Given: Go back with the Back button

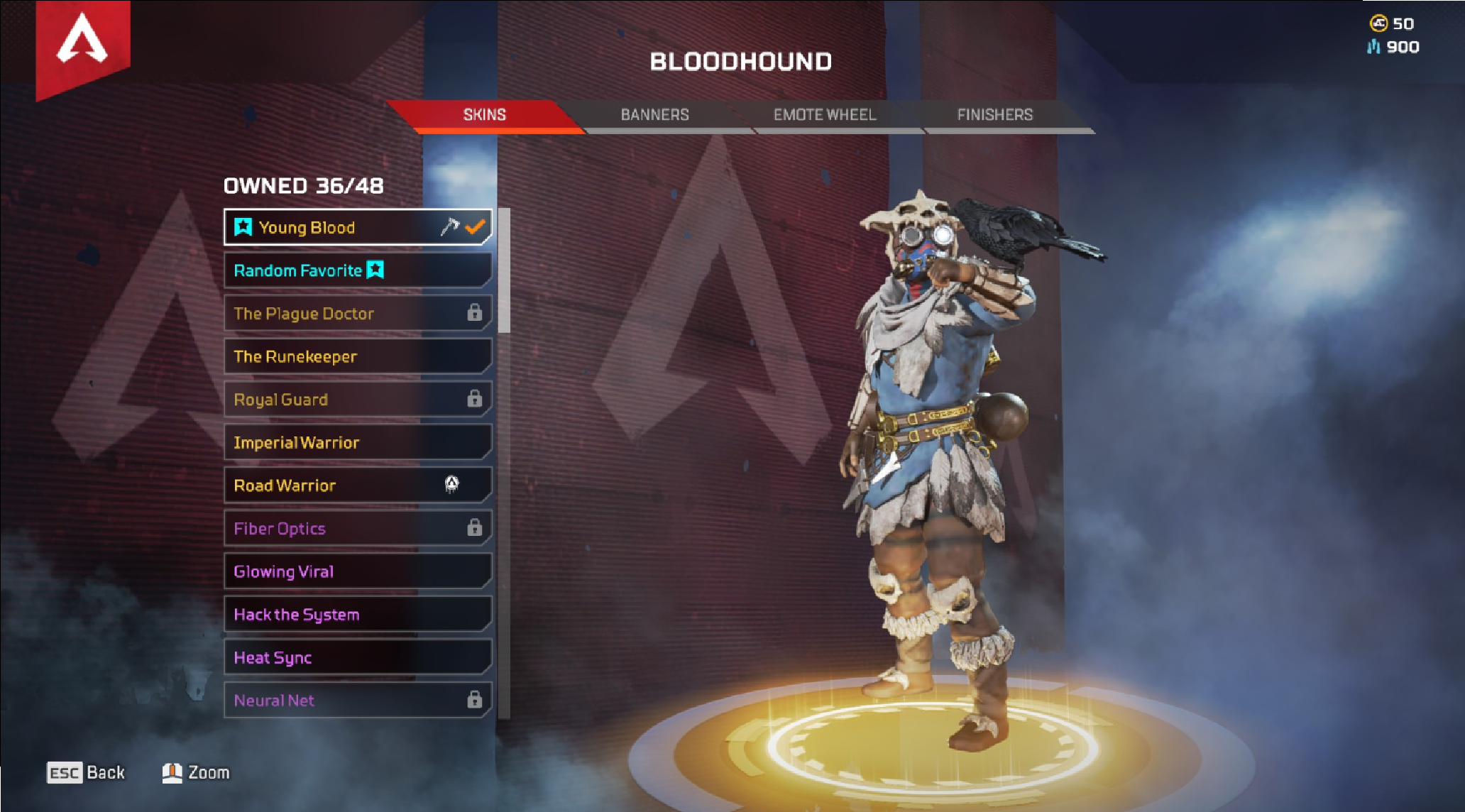Looking at the screenshot, I should coord(86,772).
